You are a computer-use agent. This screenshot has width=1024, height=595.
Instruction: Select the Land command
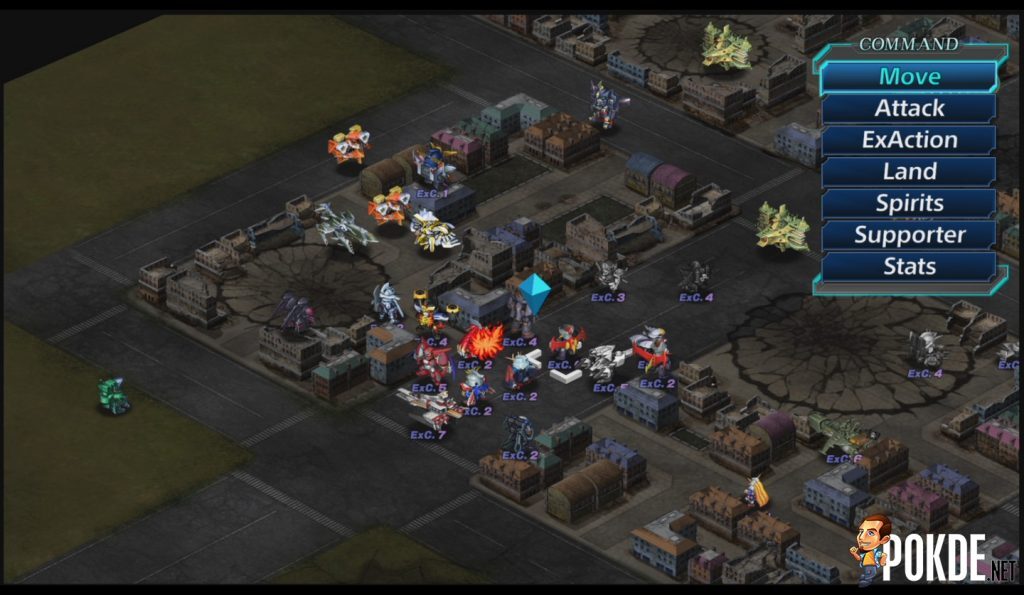click(x=909, y=172)
